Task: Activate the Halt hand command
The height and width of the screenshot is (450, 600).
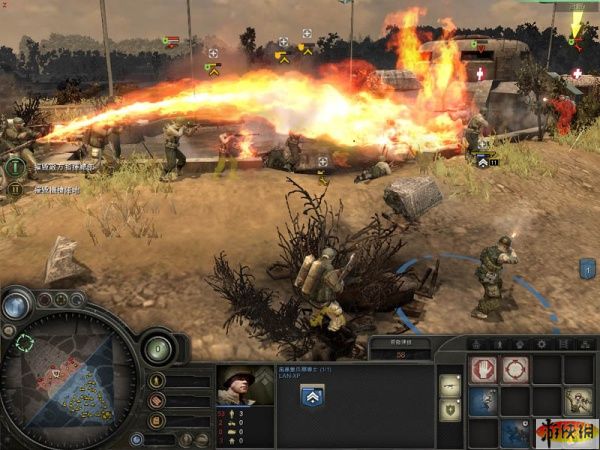Action: [483, 370]
